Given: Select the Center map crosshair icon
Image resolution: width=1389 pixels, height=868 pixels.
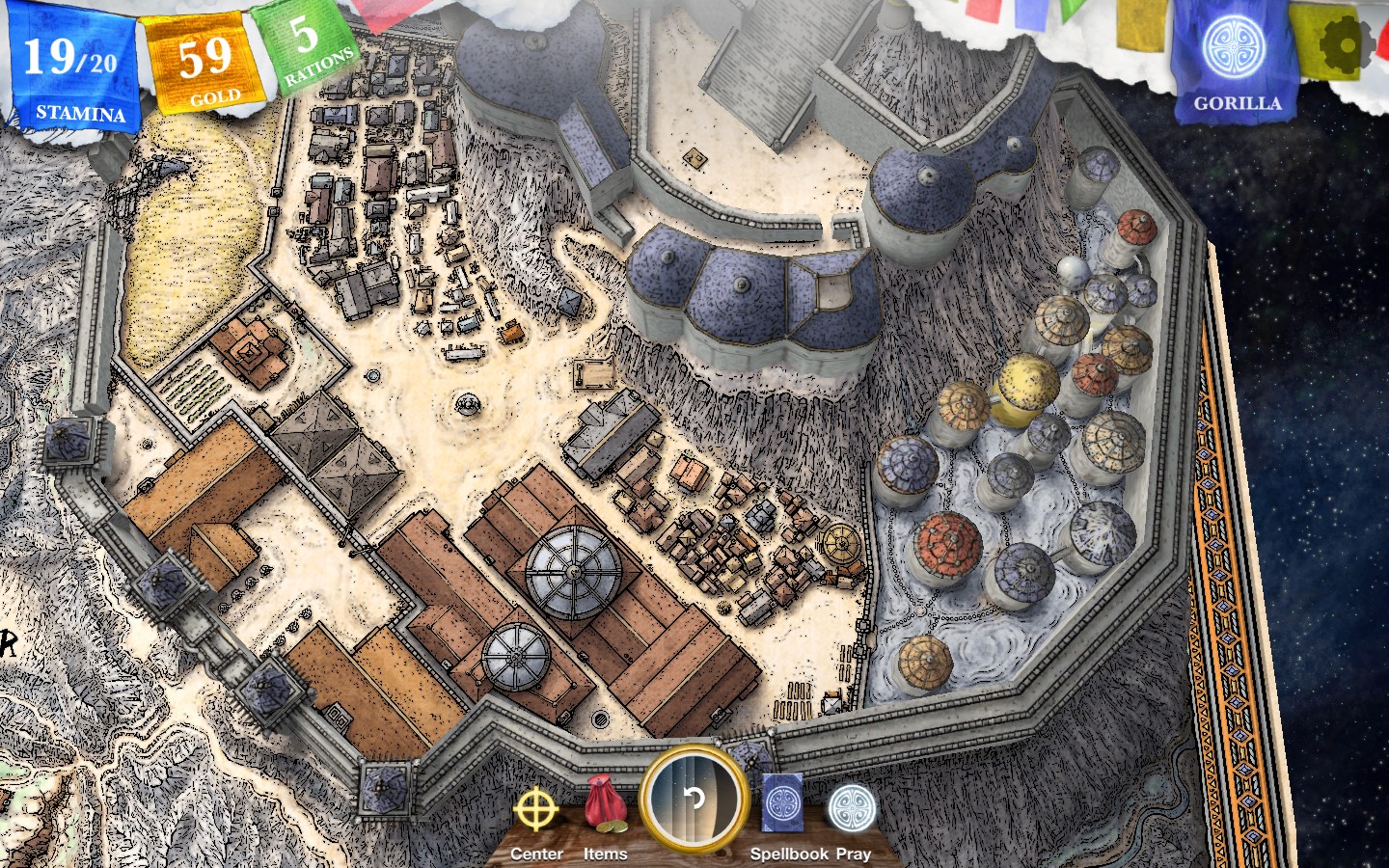Looking at the screenshot, I should coord(536,811).
